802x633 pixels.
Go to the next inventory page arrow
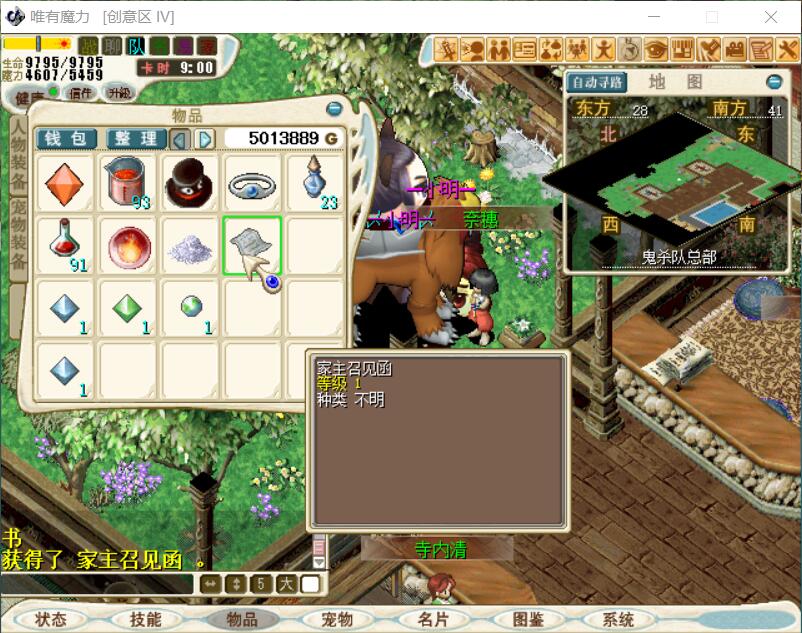pos(204,138)
